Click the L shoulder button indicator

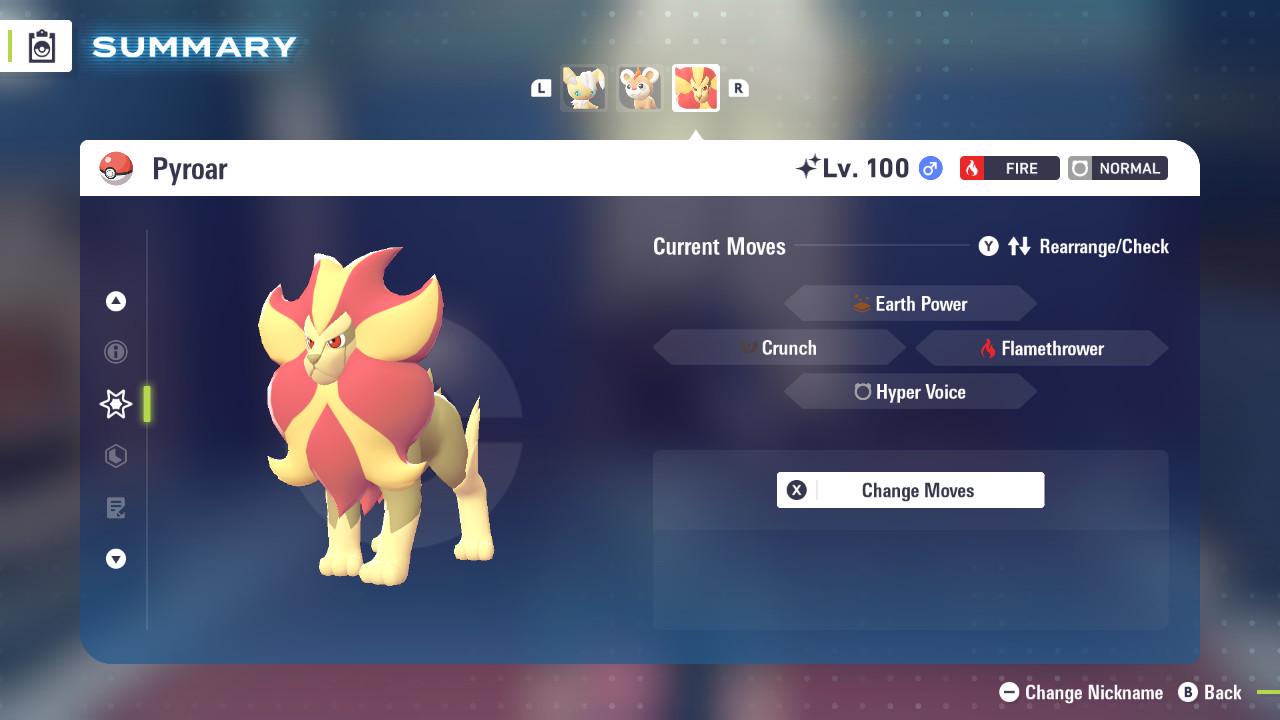pyautogui.click(x=541, y=88)
